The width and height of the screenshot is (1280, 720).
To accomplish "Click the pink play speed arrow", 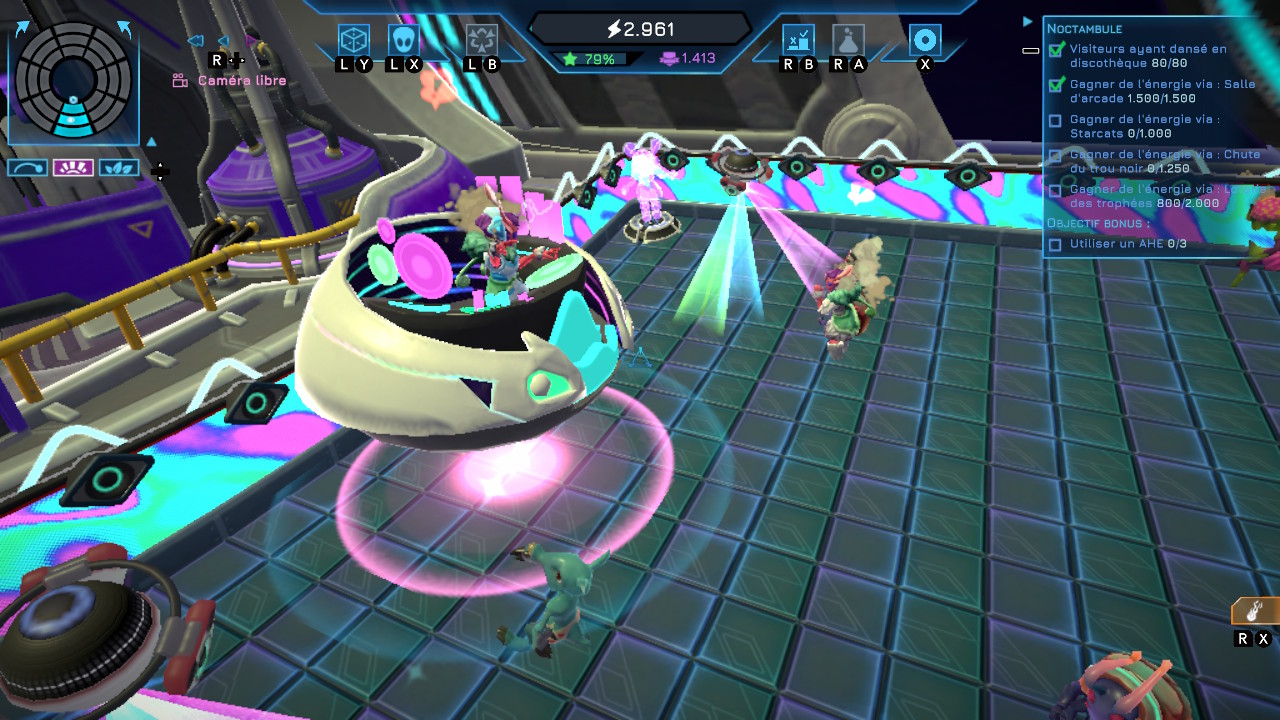I will (251, 42).
